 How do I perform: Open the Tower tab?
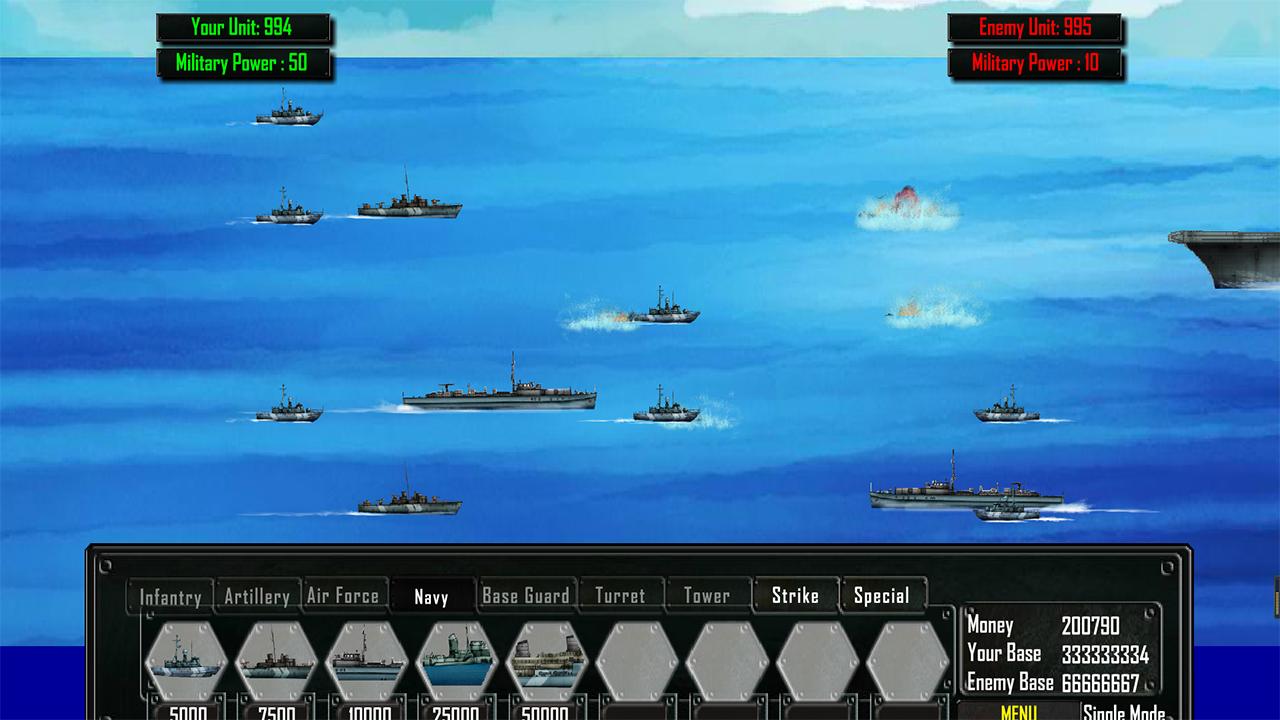[x=707, y=596]
